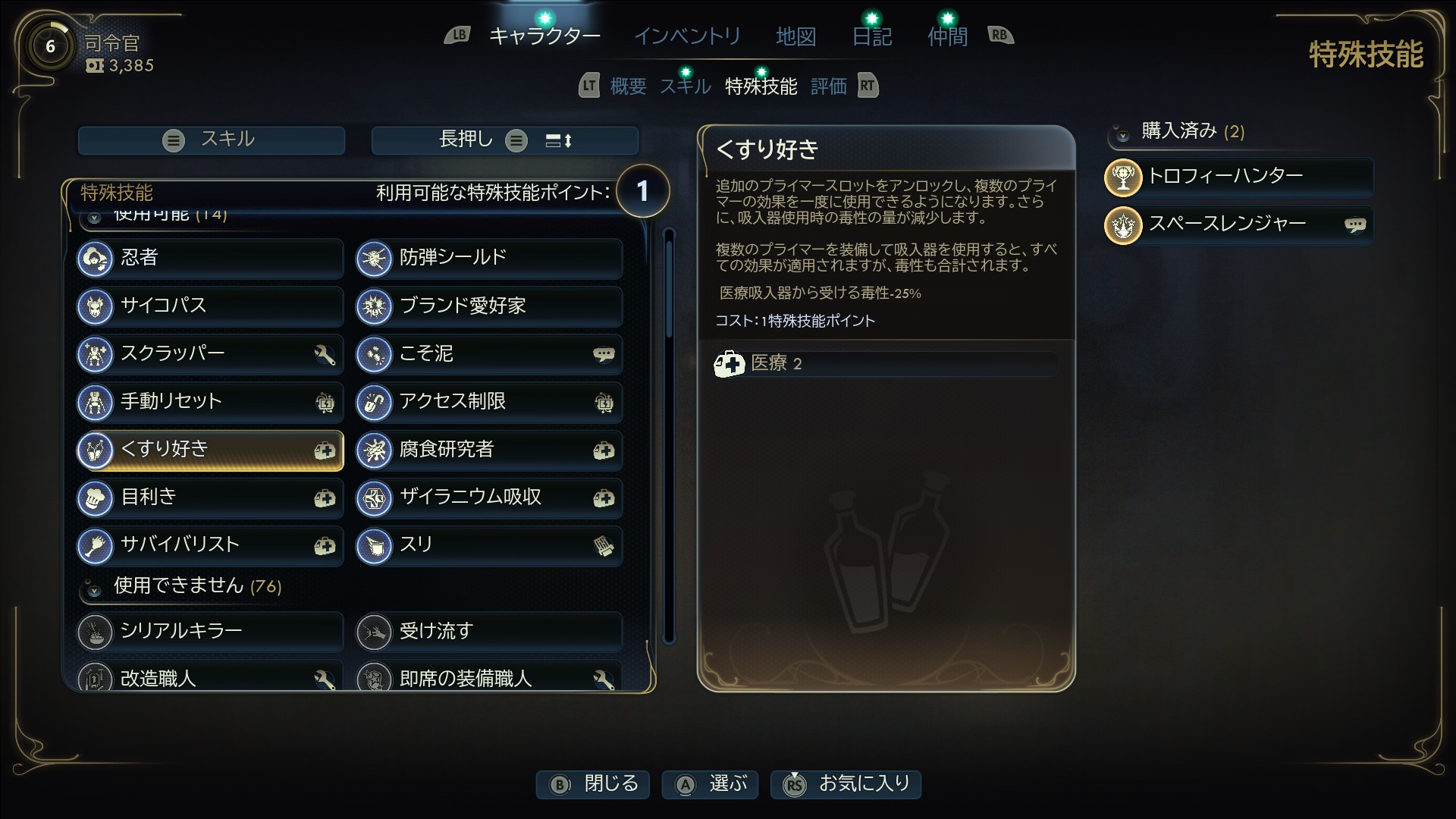
Task: Switch to the インベントリ tab
Action: [686, 36]
